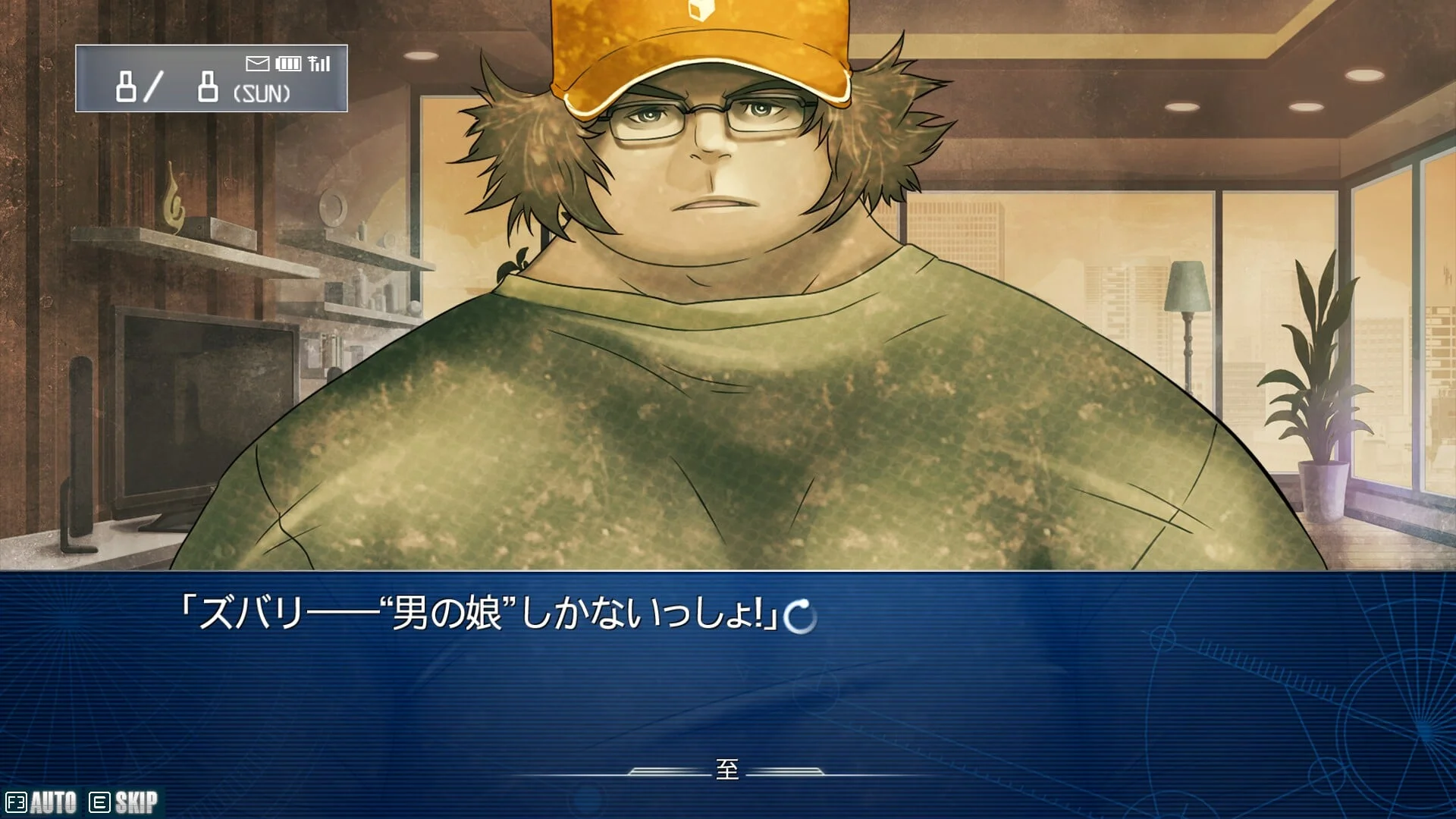1456x819 pixels.
Task: Open the phone date display panel
Action: [211, 79]
